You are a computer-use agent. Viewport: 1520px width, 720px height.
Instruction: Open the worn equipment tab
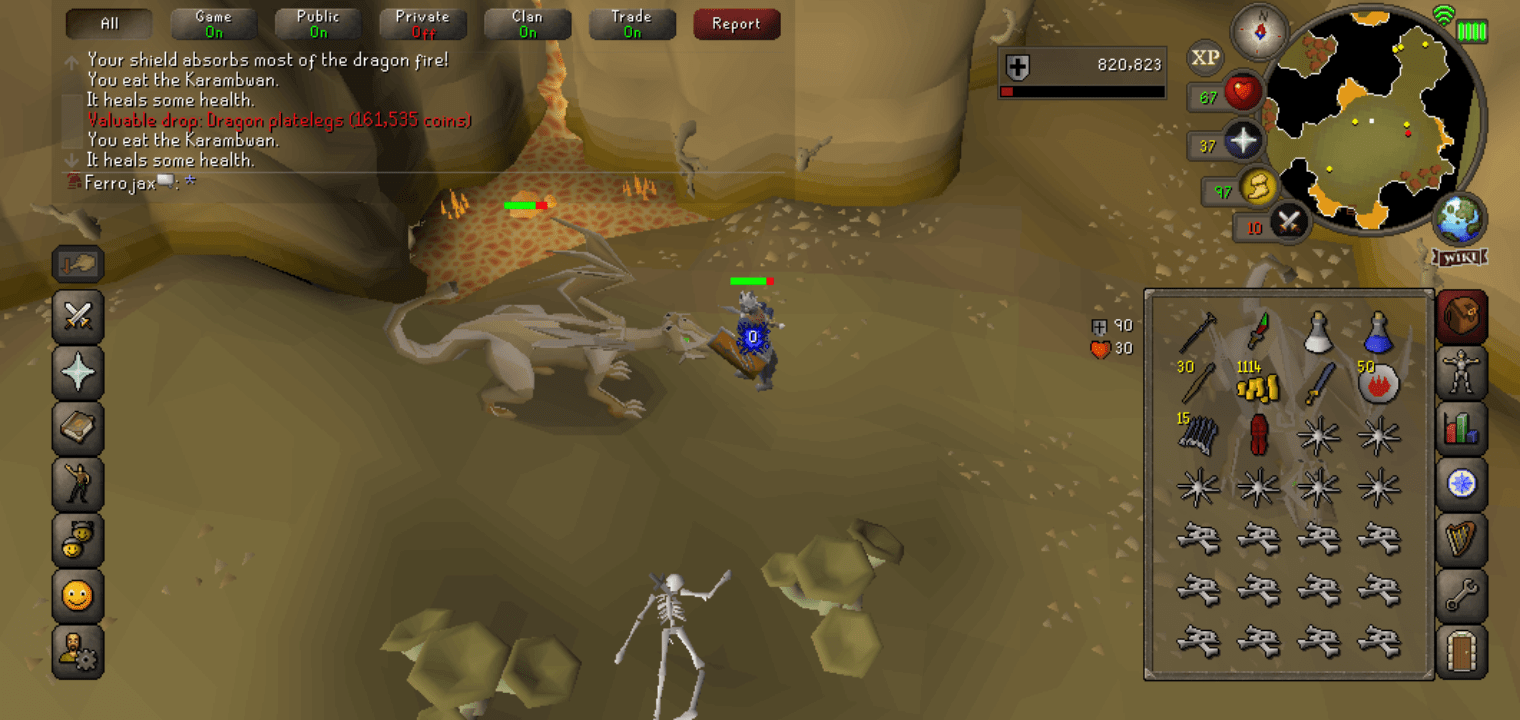[1461, 371]
